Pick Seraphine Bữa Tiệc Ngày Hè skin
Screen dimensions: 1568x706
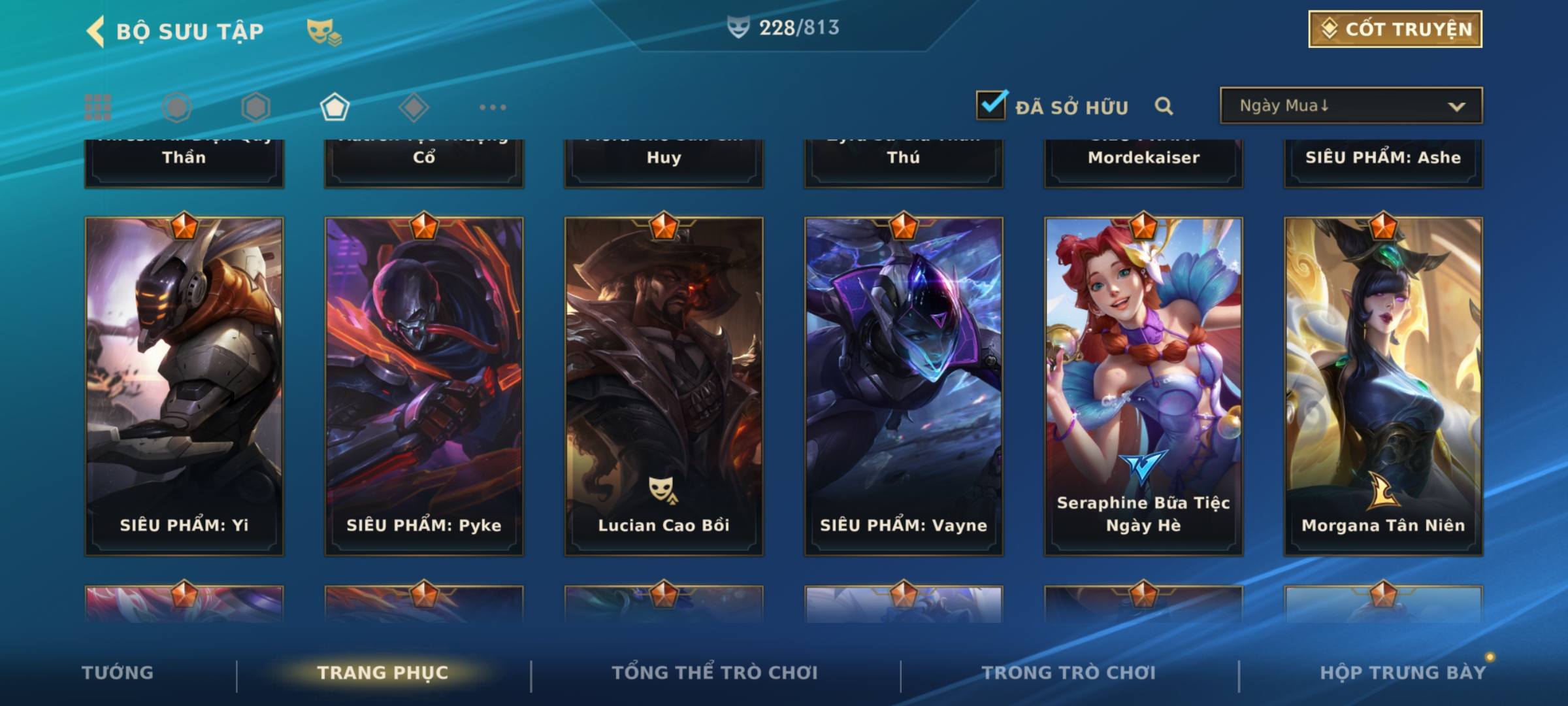1143,386
